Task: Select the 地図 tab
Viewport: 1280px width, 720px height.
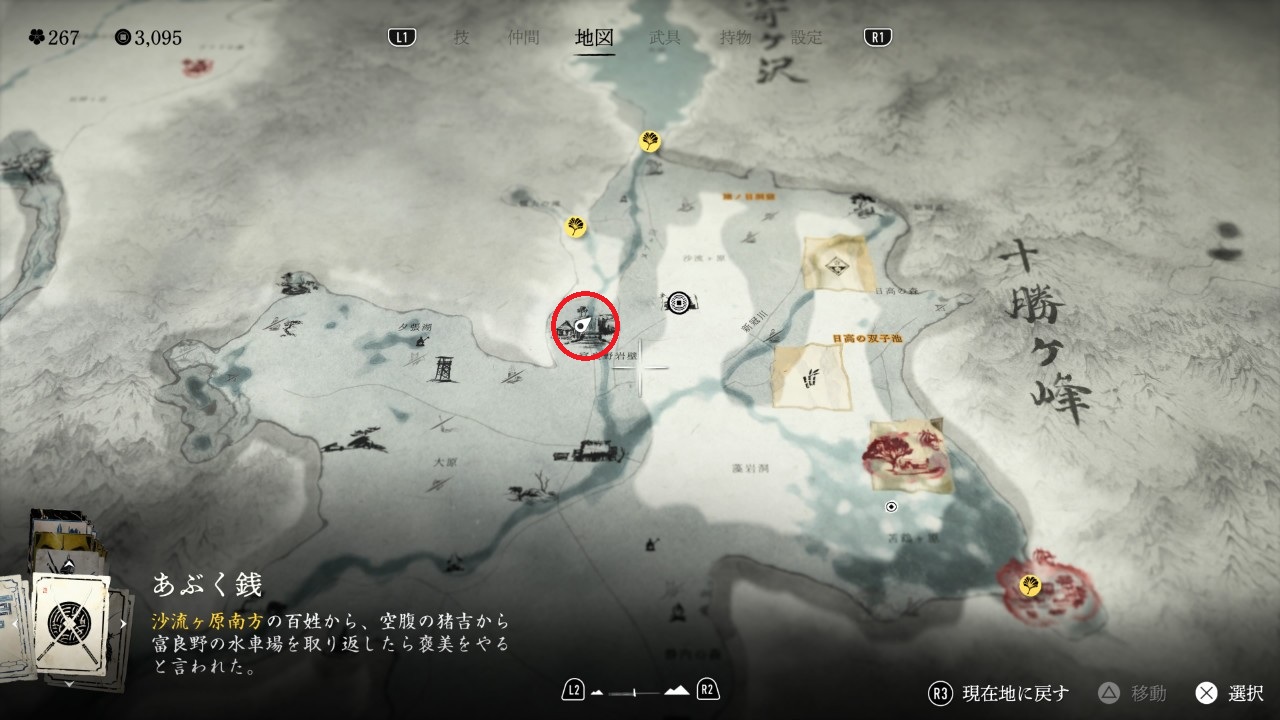Action: click(595, 38)
